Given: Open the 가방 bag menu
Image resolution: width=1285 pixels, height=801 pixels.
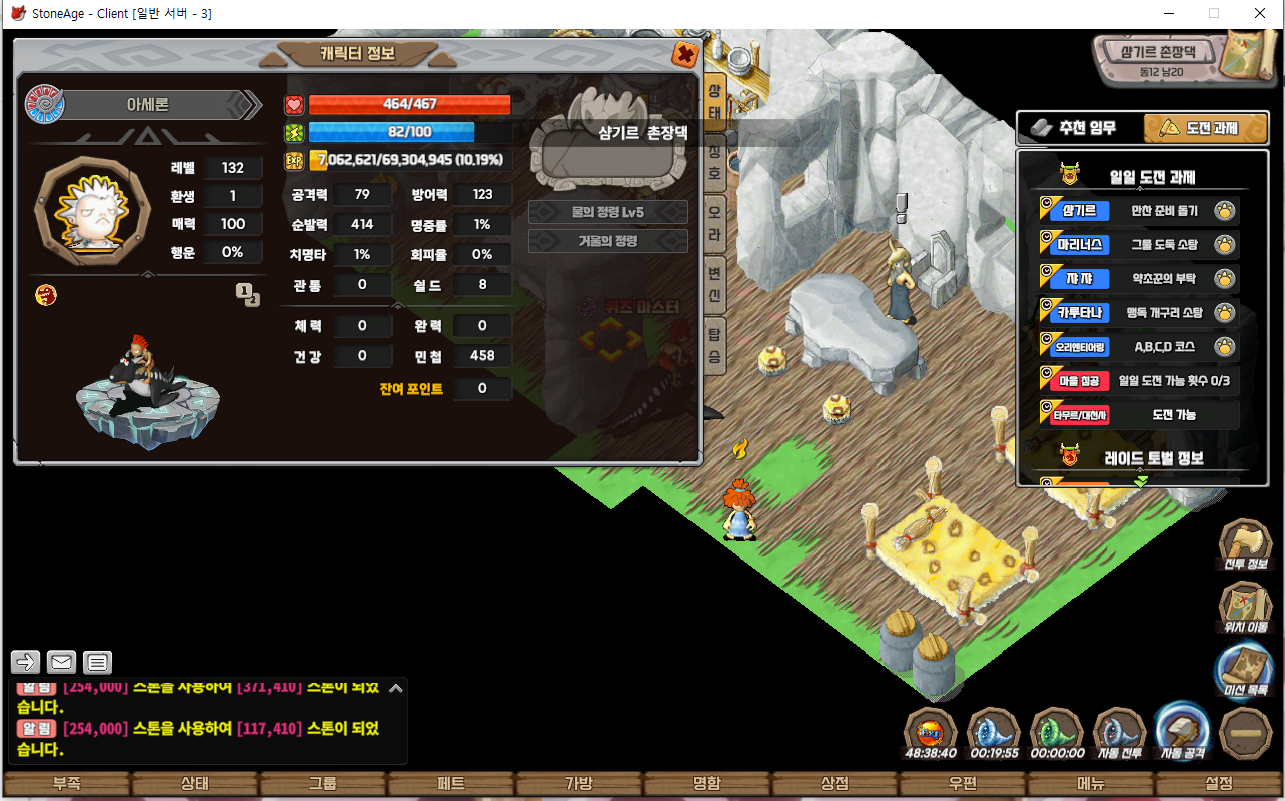Looking at the screenshot, I should pos(578,784).
